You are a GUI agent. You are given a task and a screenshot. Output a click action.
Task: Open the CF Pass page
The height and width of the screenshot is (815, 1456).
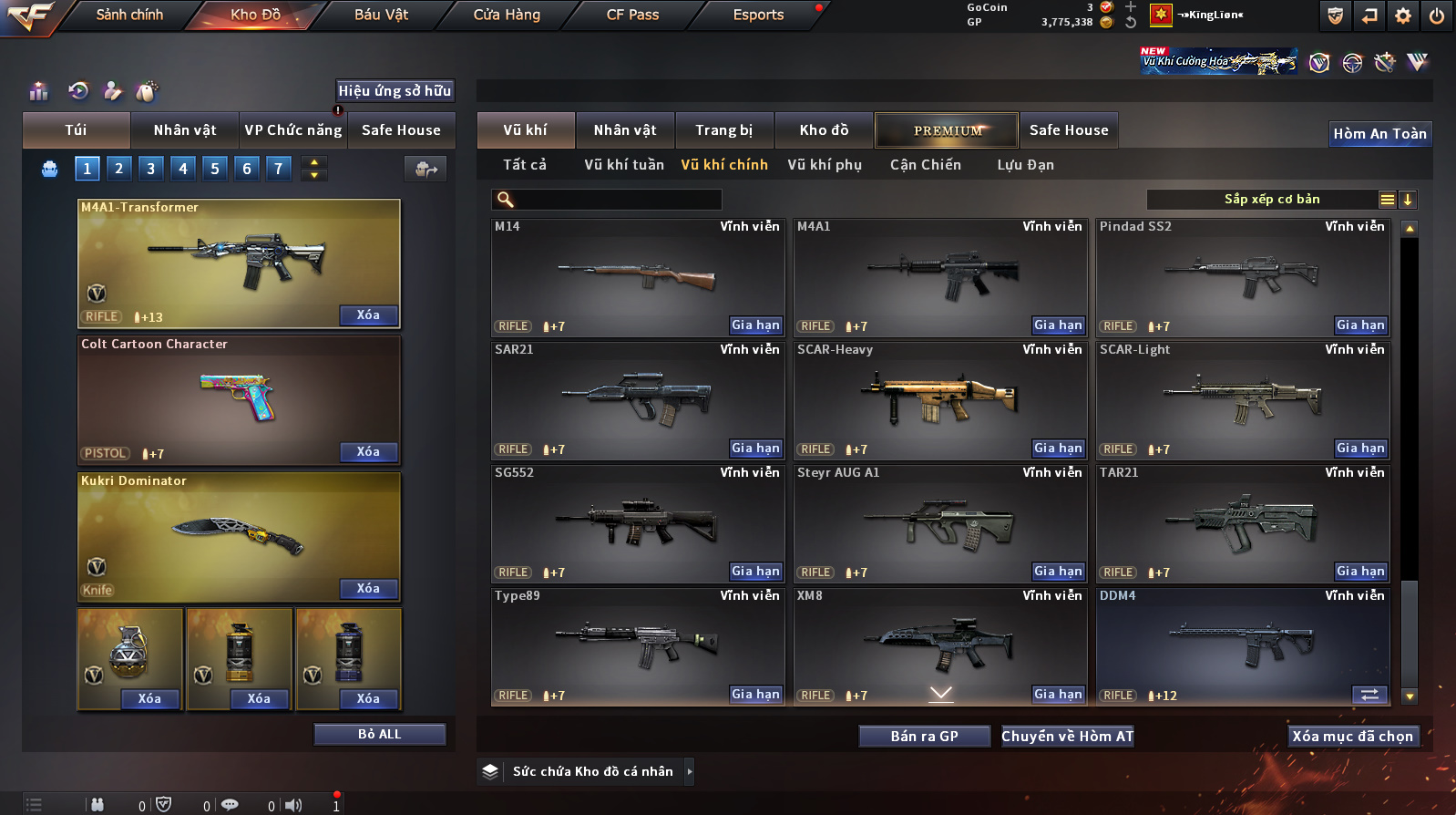click(632, 15)
